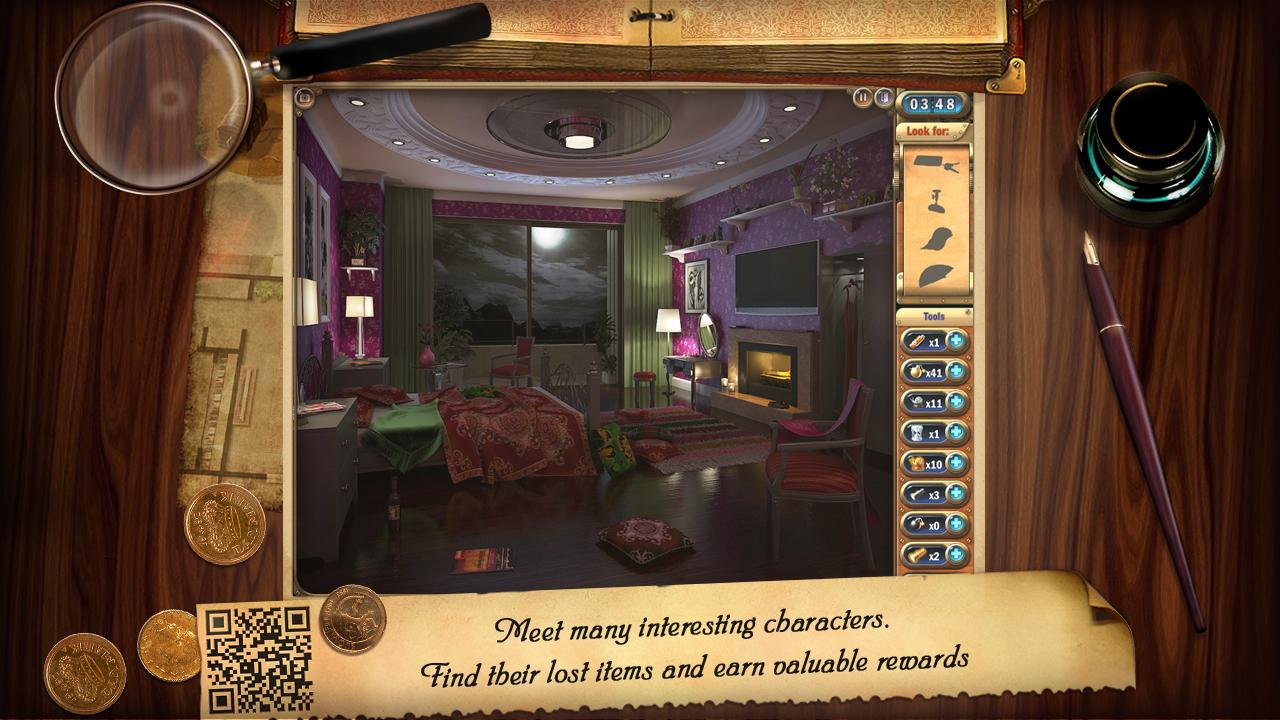Buy more hourglass tools with plus button
The width and height of the screenshot is (1280, 720).
pos(957,433)
